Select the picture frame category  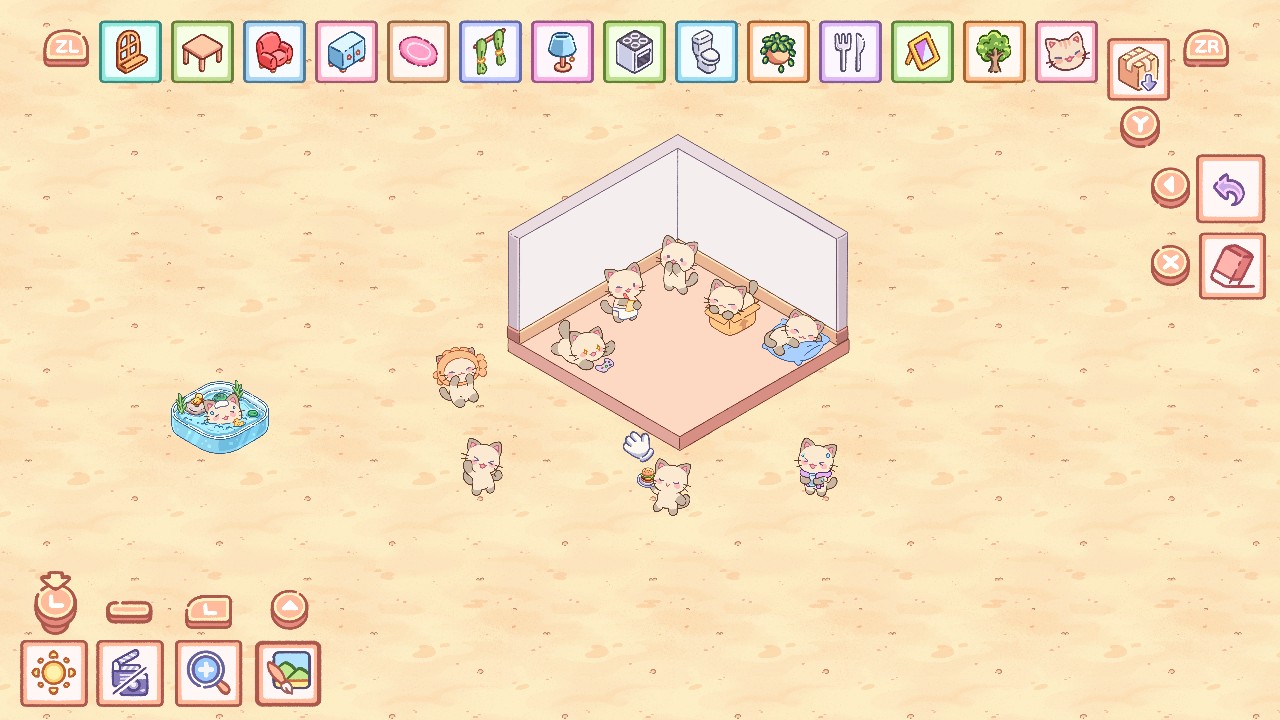tap(922, 52)
